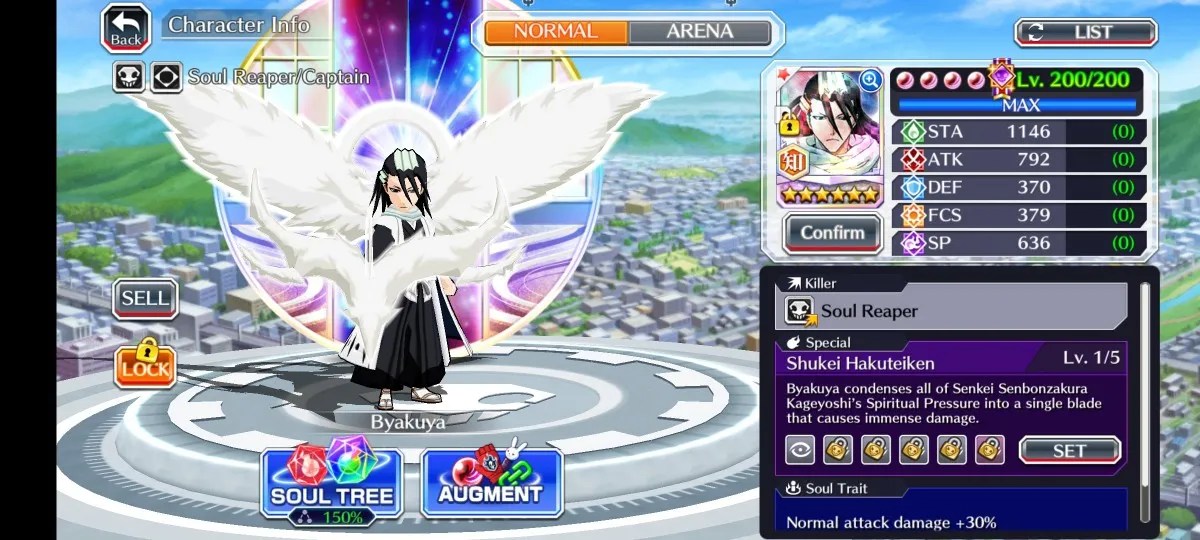1200x540 pixels.
Task: Zoom in on Byakuya's portrait with magnifier
Action: pyautogui.click(x=870, y=80)
